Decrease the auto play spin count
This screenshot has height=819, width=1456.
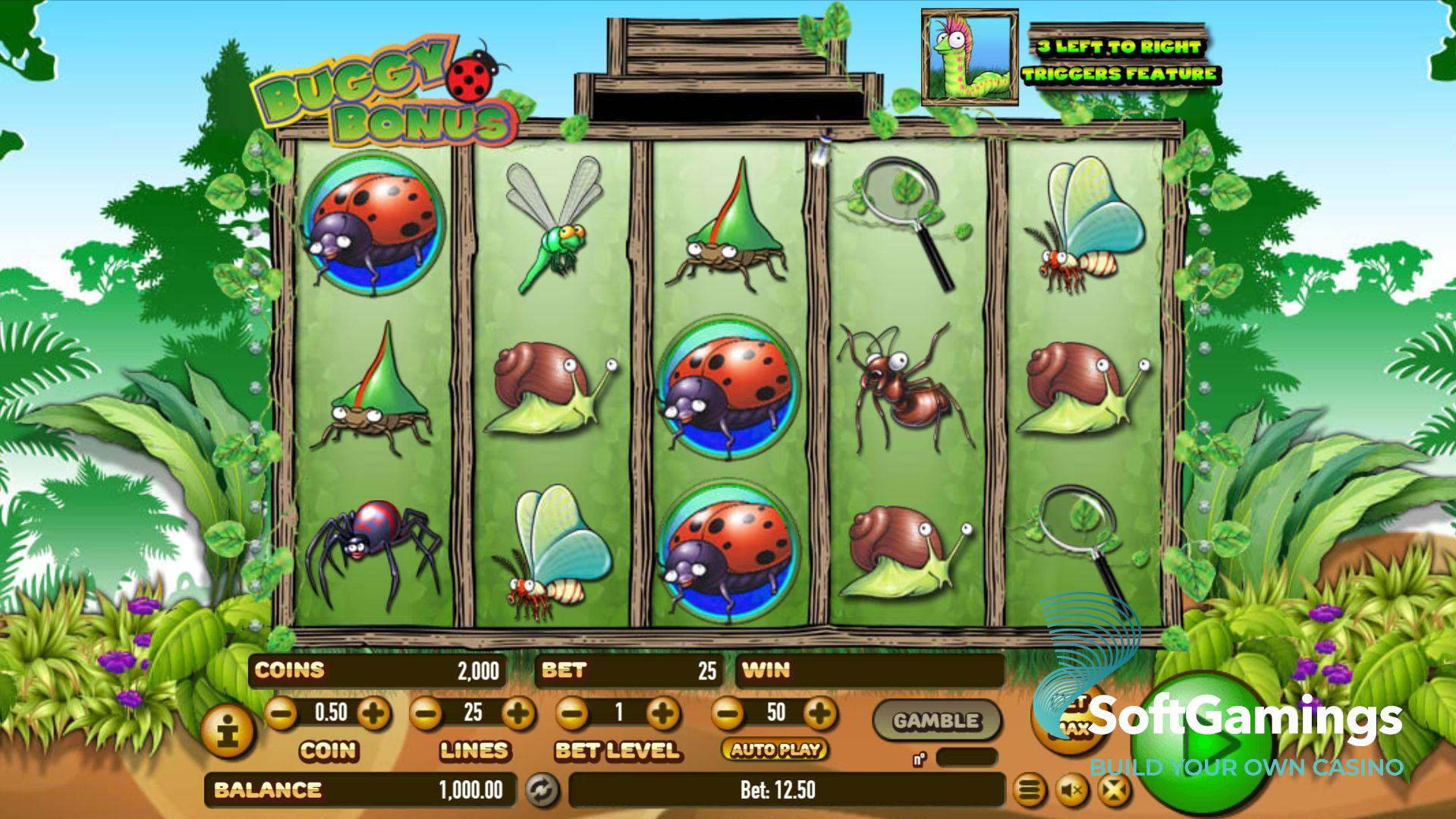point(728,713)
